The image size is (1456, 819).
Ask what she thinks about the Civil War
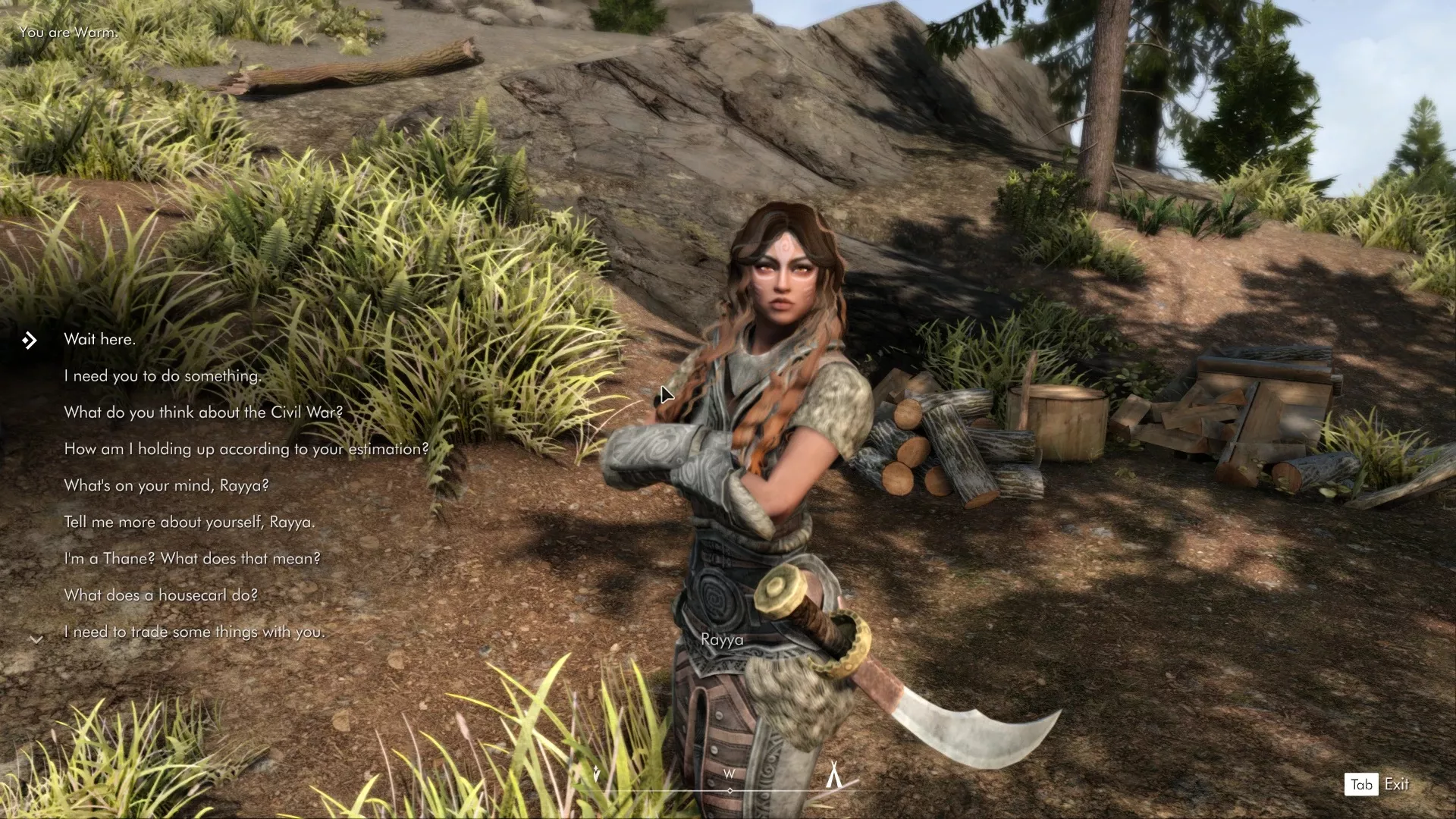[203, 413]
